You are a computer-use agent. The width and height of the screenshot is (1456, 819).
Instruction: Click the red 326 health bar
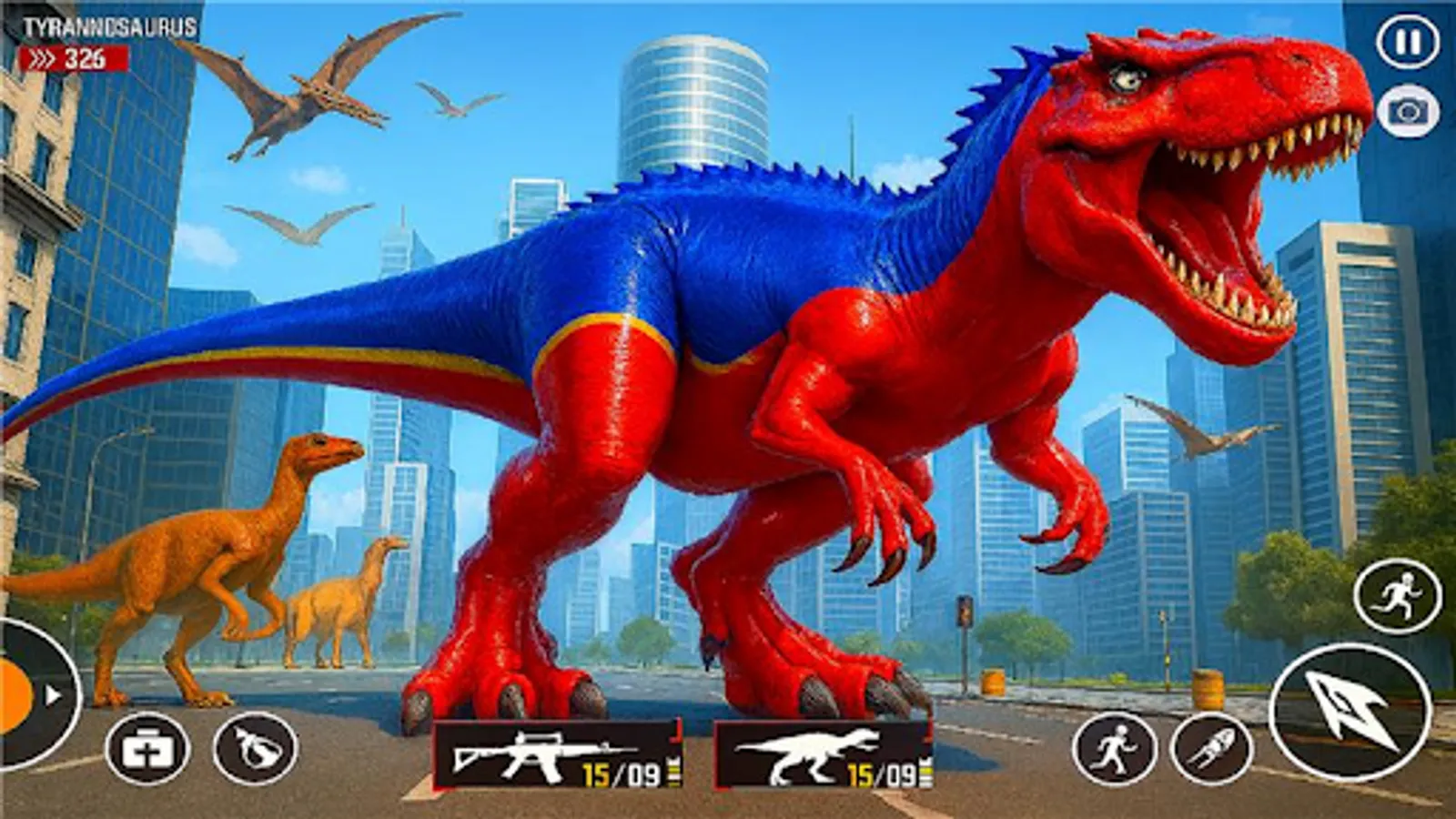click(73, 56)
